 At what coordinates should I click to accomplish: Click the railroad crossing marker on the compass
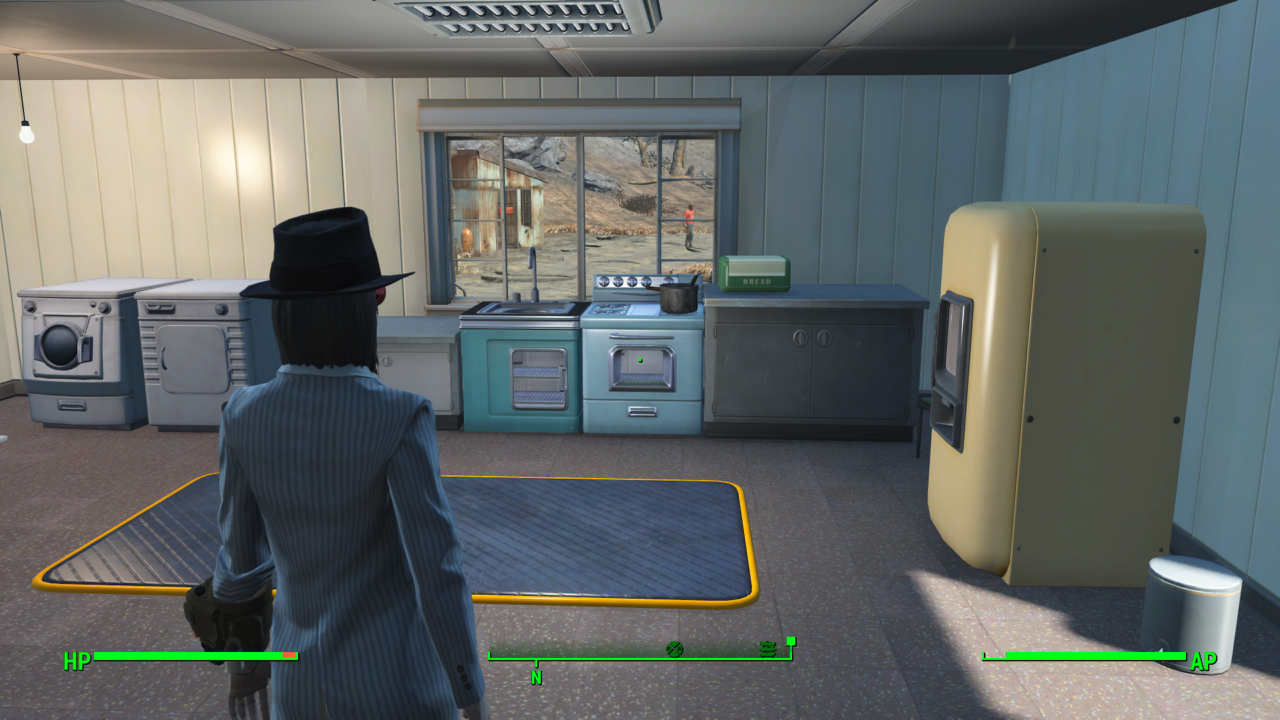click(x=674, y=649)
